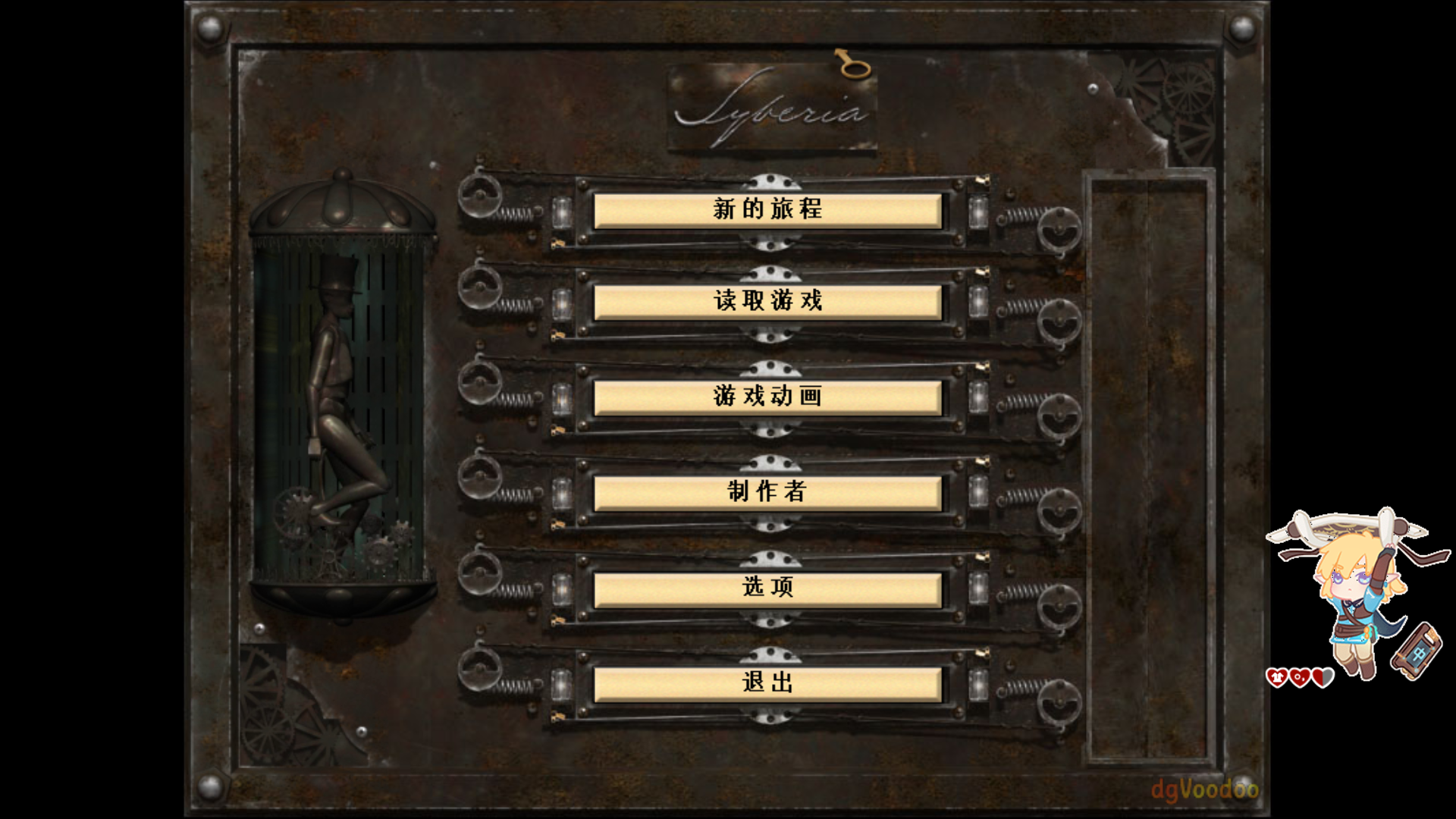Open the 读取游戏 load game menu
The width and height of the screenshot is (1456, 819).
coord(767,302)
